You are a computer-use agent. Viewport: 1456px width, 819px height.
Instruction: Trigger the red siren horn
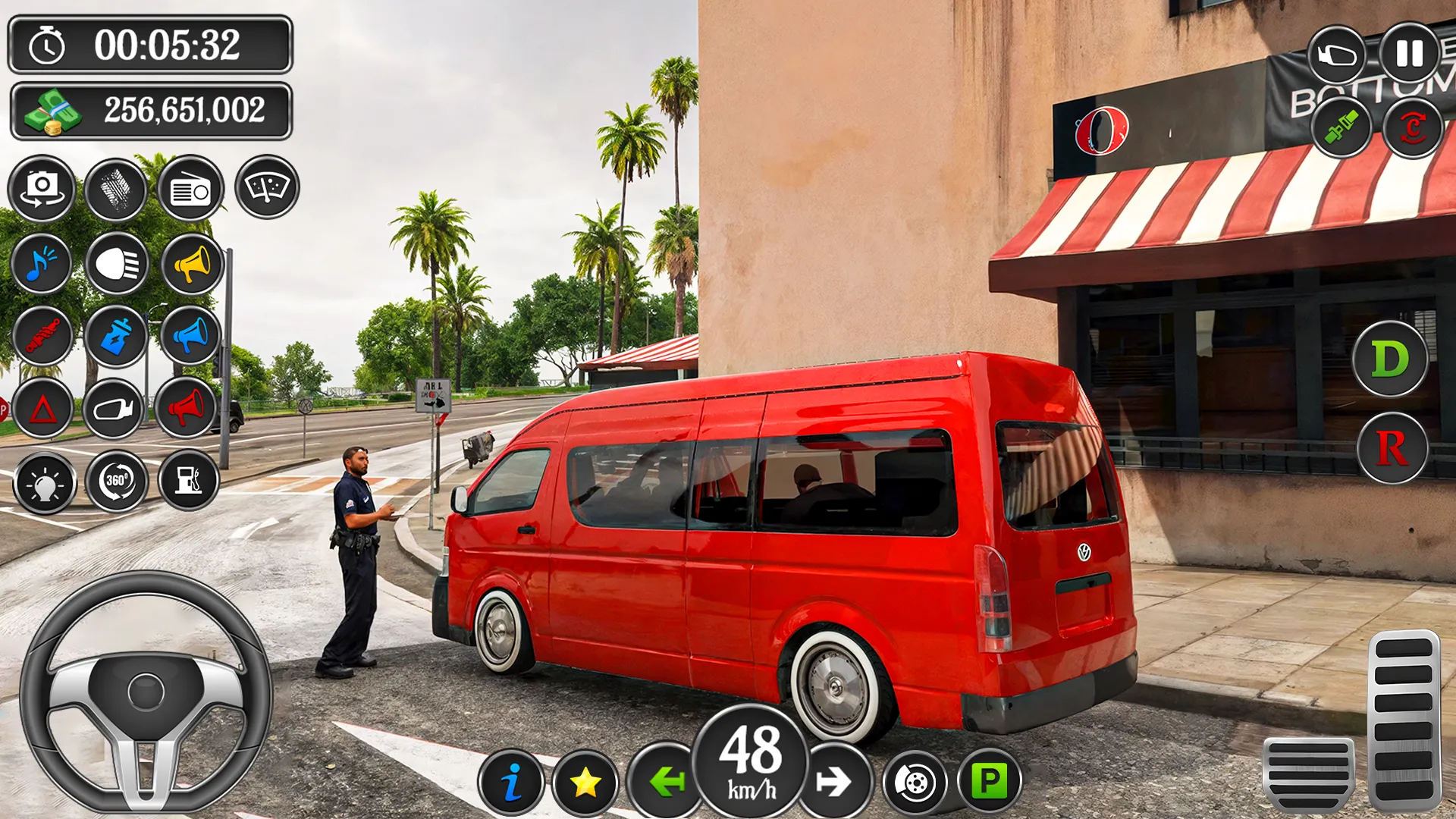click(x=190, y=408)
